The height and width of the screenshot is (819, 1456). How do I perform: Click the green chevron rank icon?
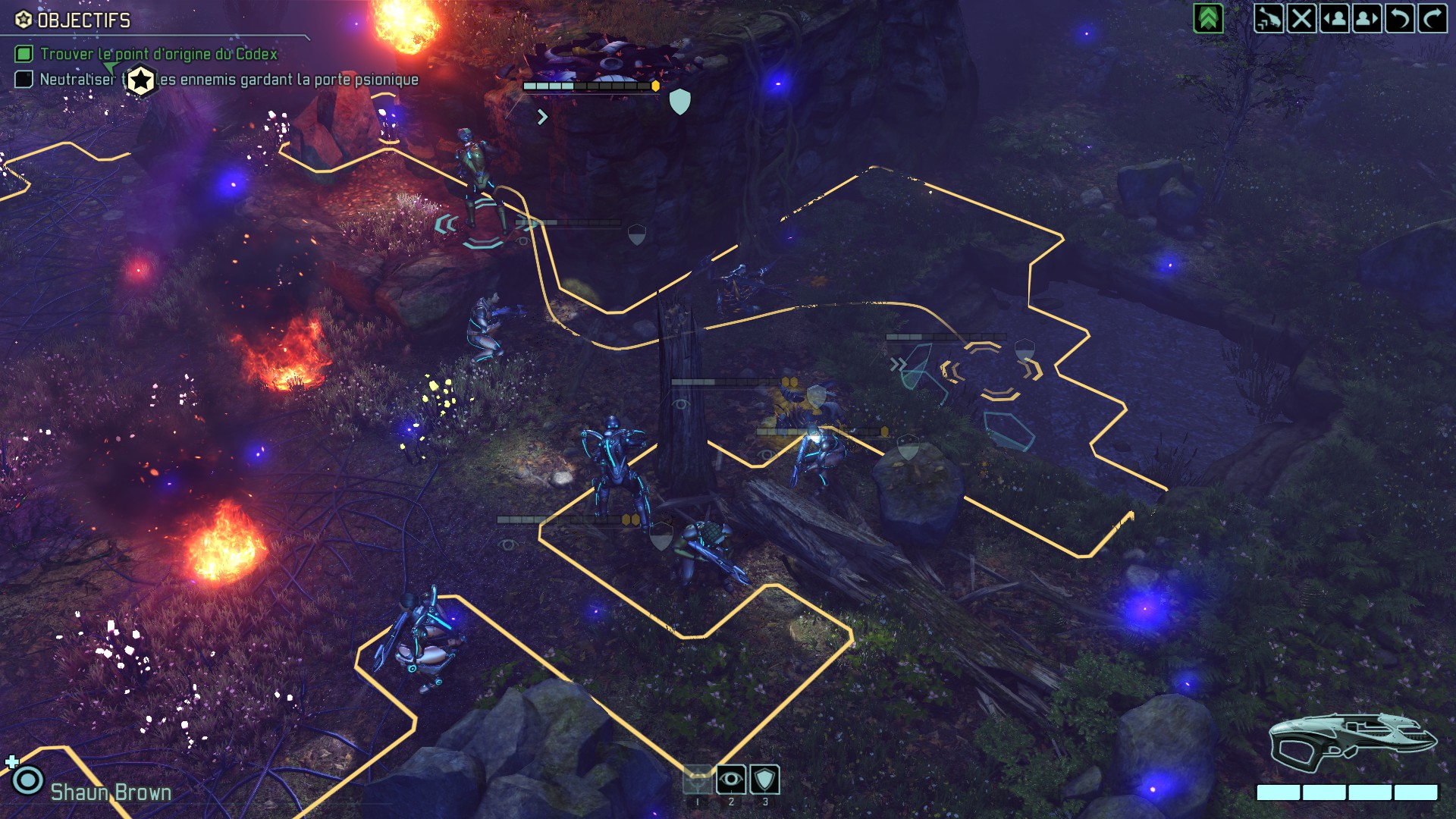pyautogui.click(x=1208, y=18)
